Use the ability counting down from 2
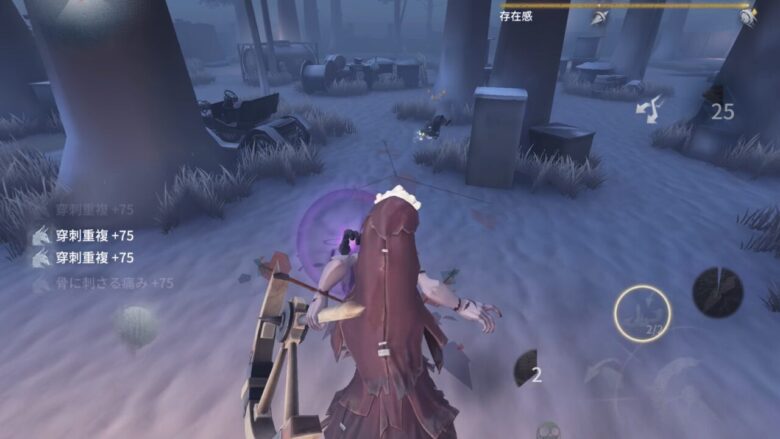Image resolution: width=780 pixels, height=439 pixels. (527, 369)
